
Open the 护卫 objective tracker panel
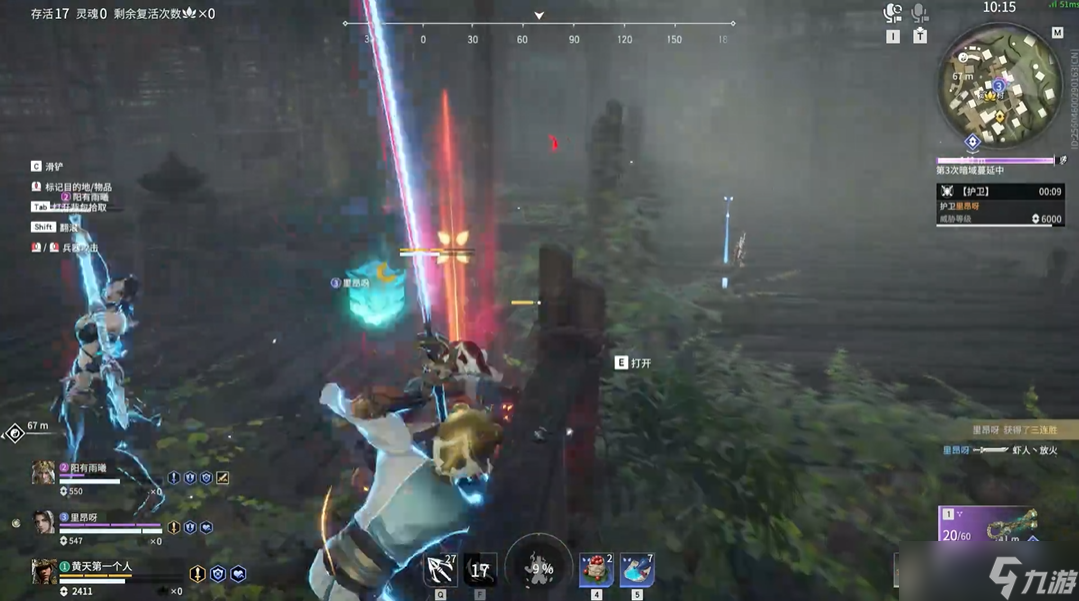pos(999,204)
